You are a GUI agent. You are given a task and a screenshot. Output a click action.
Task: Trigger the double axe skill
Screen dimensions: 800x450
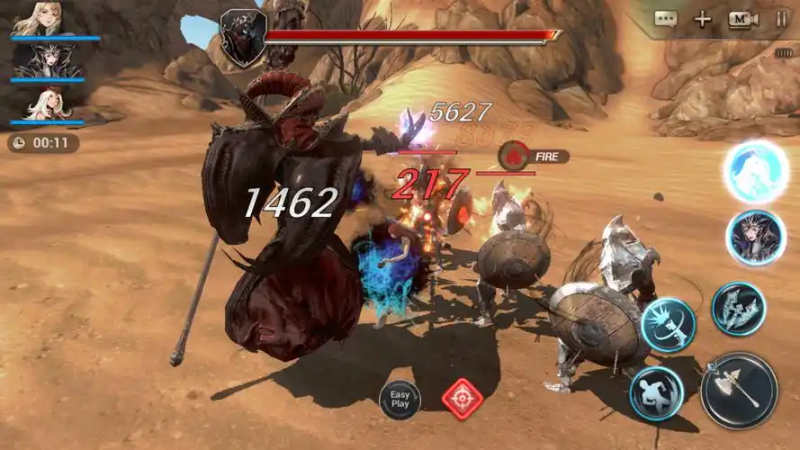click(x=738, y=308)
